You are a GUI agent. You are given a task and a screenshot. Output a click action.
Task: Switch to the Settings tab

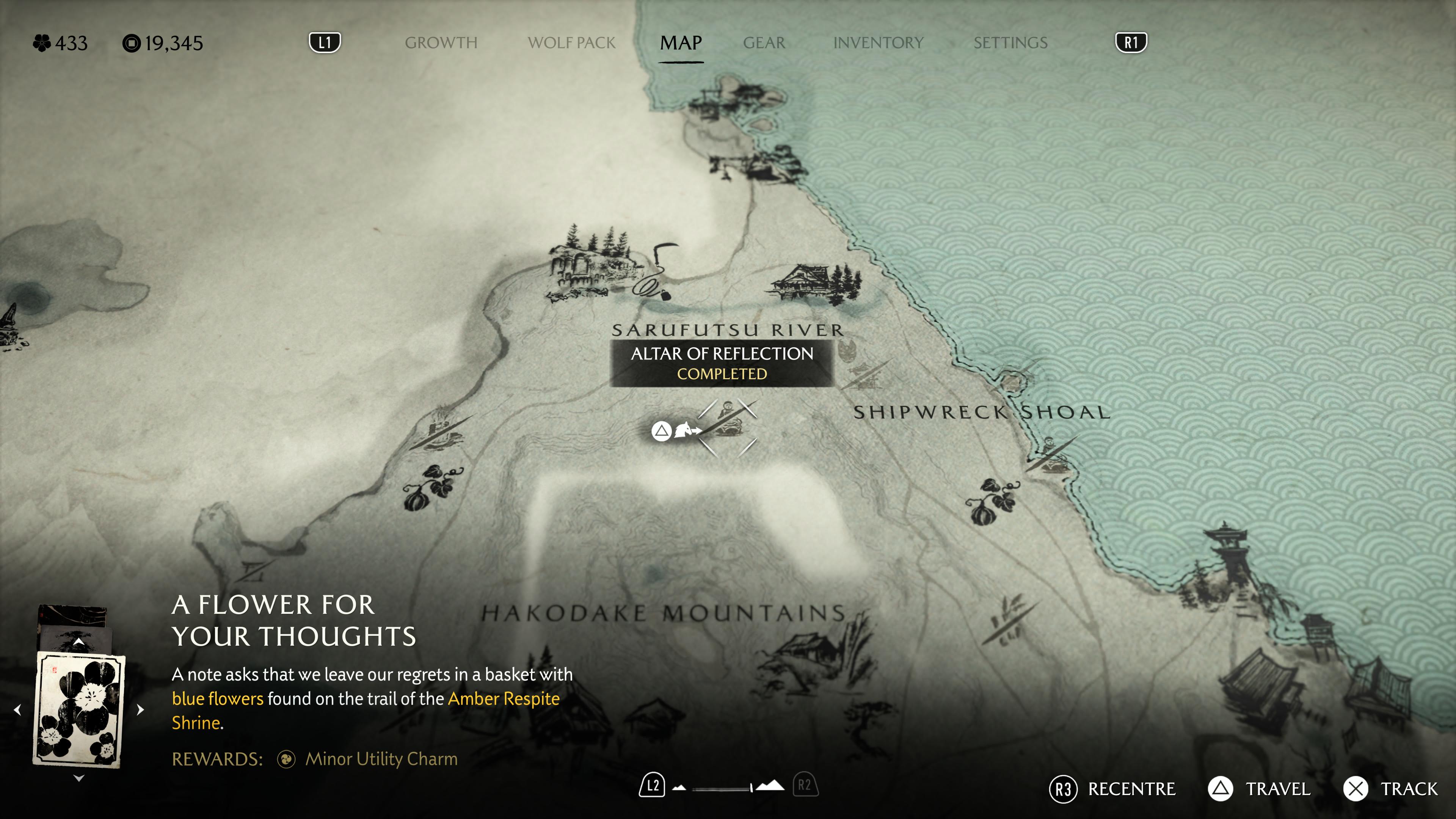[x=1010, y=43]
